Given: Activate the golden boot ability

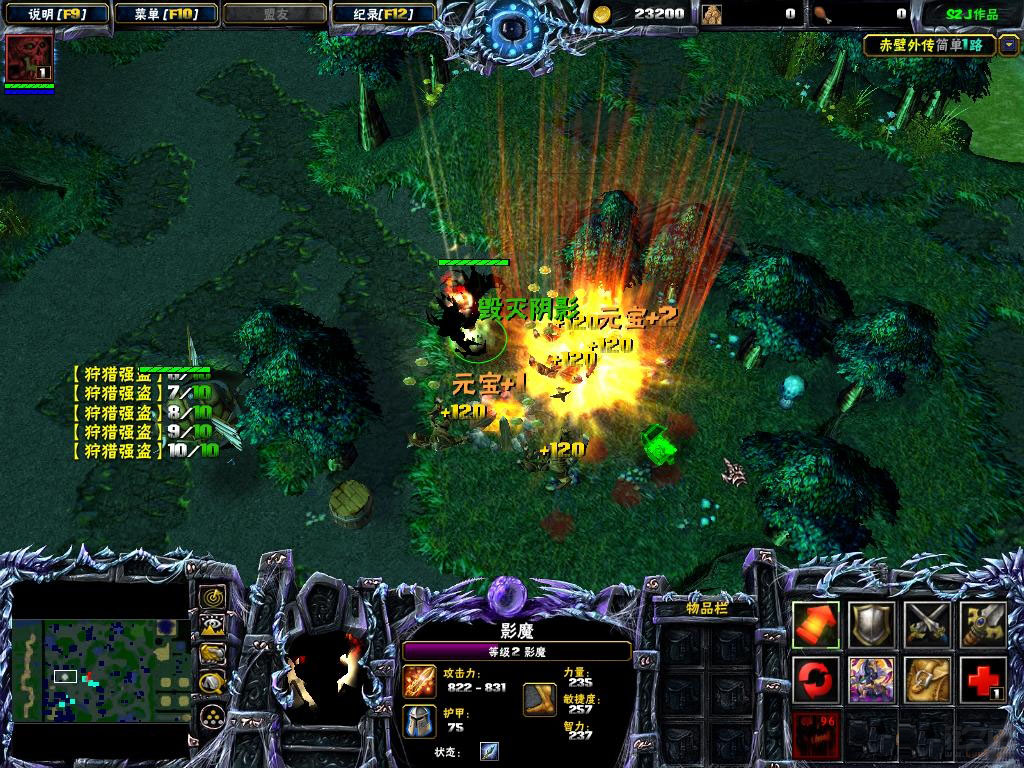Looking at the screenshot, I should 927,680.
